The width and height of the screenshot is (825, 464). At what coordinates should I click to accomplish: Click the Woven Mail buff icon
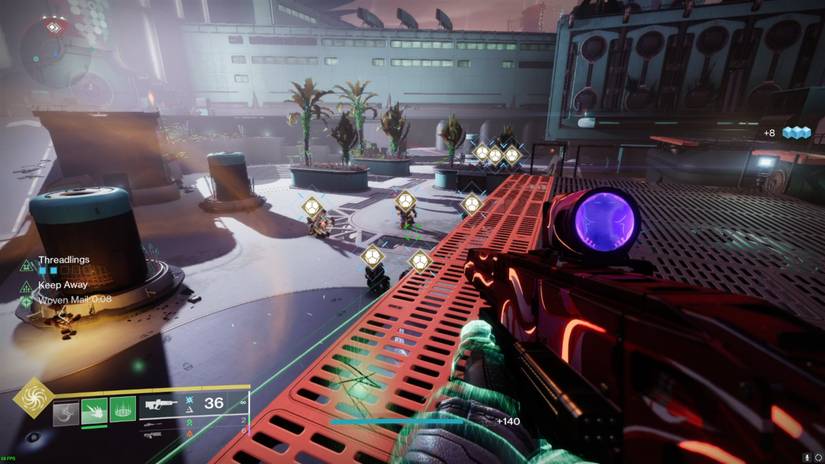point(27,298)
